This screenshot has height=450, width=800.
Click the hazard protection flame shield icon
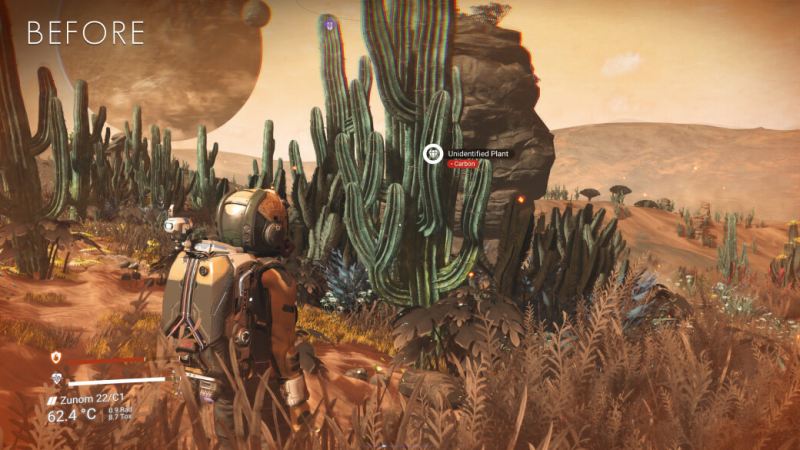[x=56, y=358]
